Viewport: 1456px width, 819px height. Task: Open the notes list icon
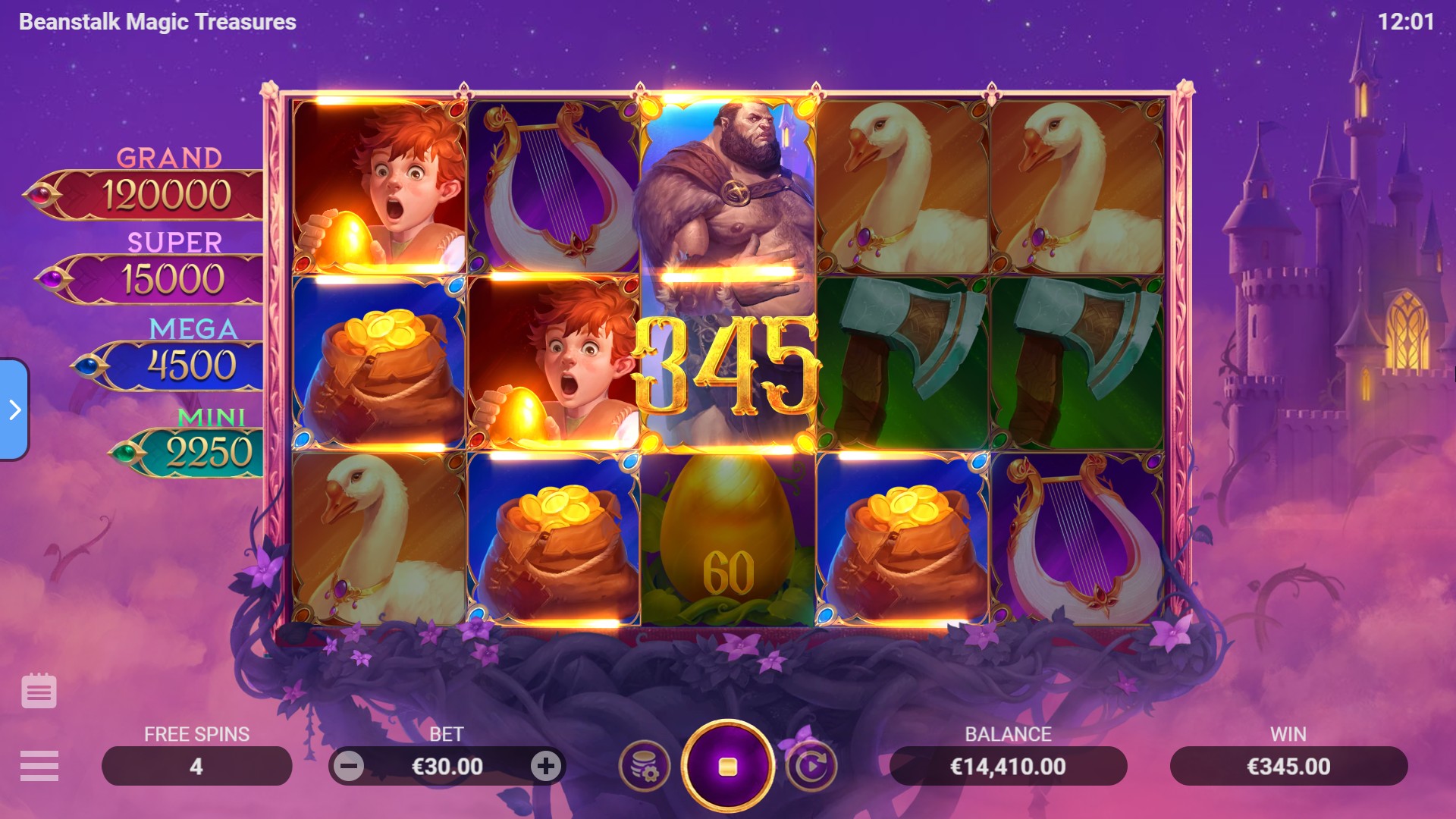point(39,691)
